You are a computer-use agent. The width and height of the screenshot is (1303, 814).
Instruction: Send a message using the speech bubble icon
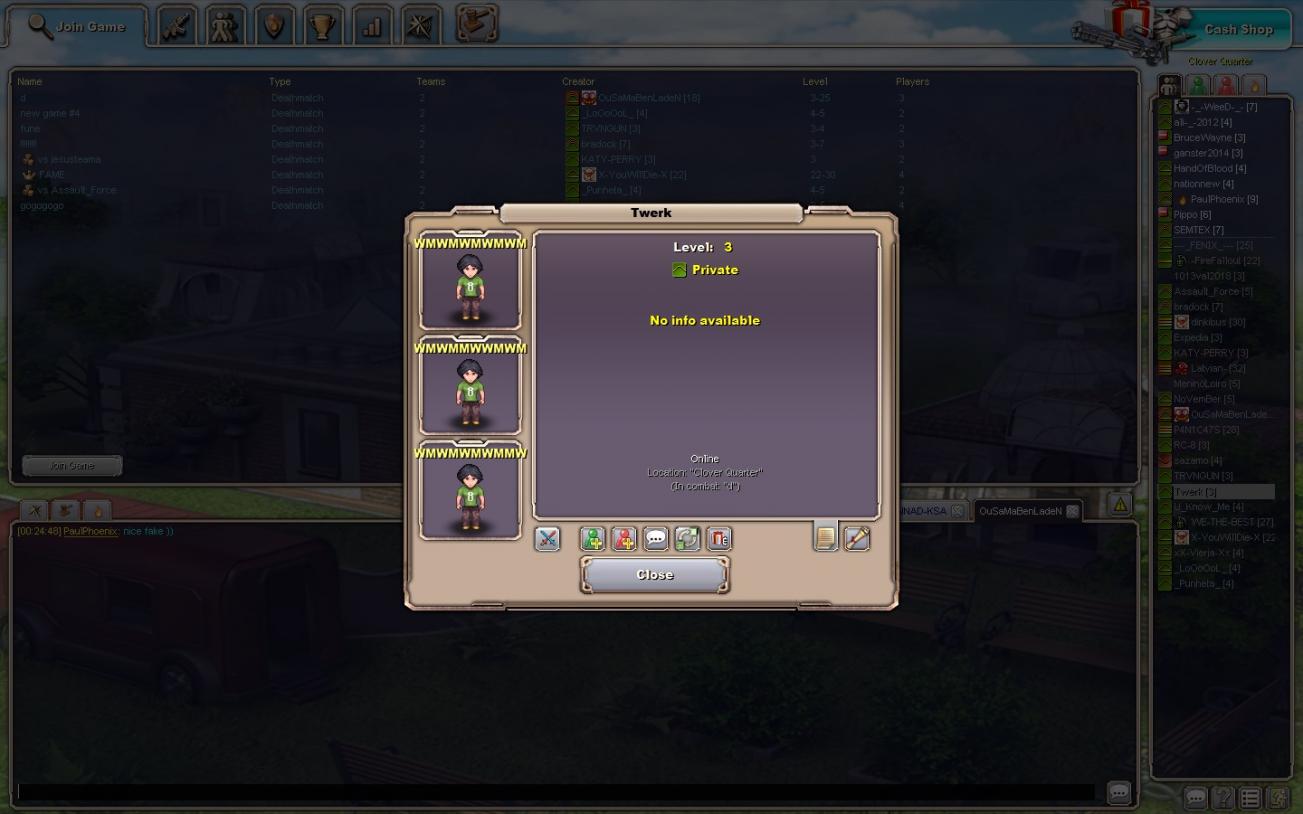(x=656, y=539)
